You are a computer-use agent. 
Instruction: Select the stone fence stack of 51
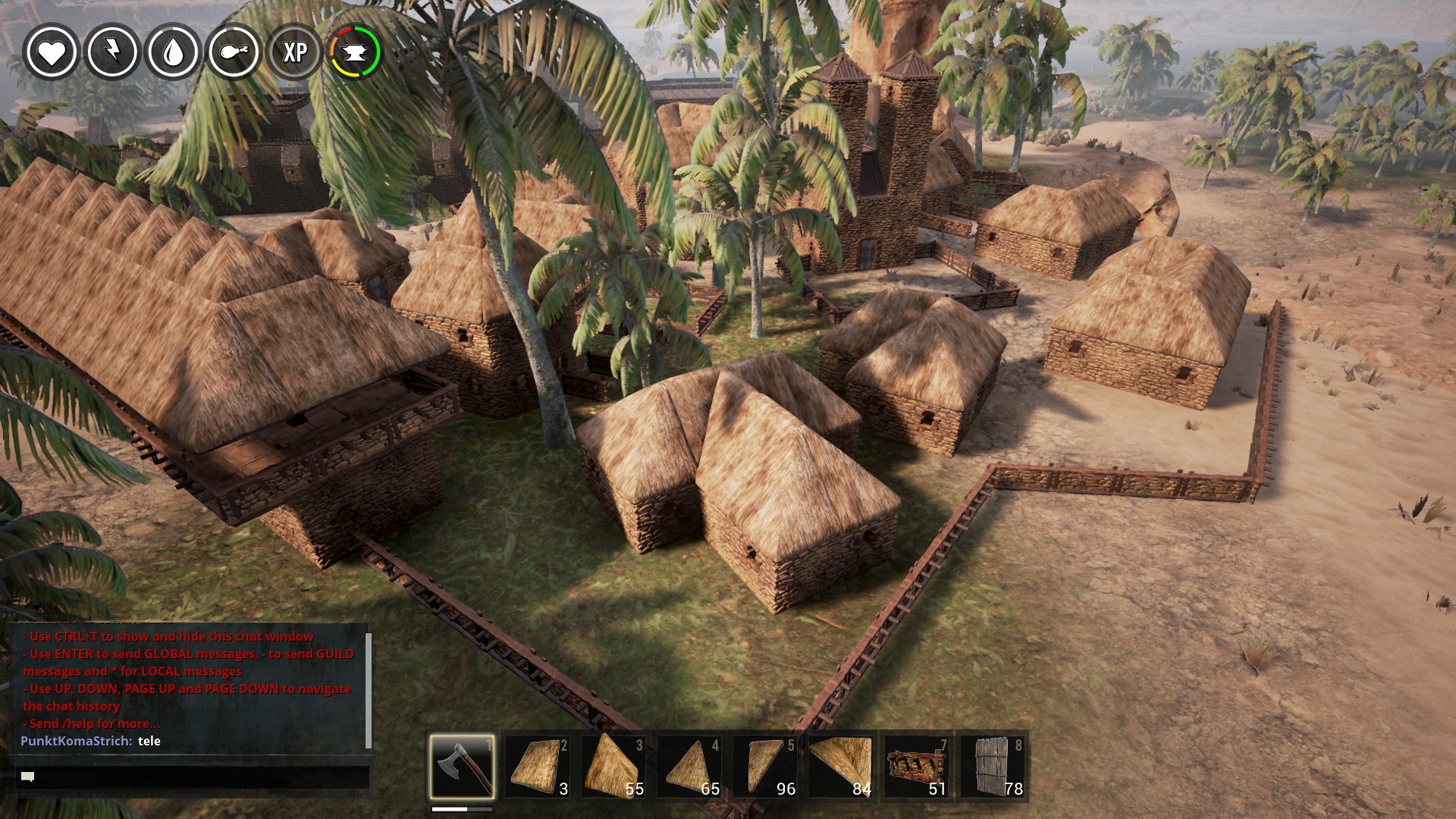click(917, 766)
